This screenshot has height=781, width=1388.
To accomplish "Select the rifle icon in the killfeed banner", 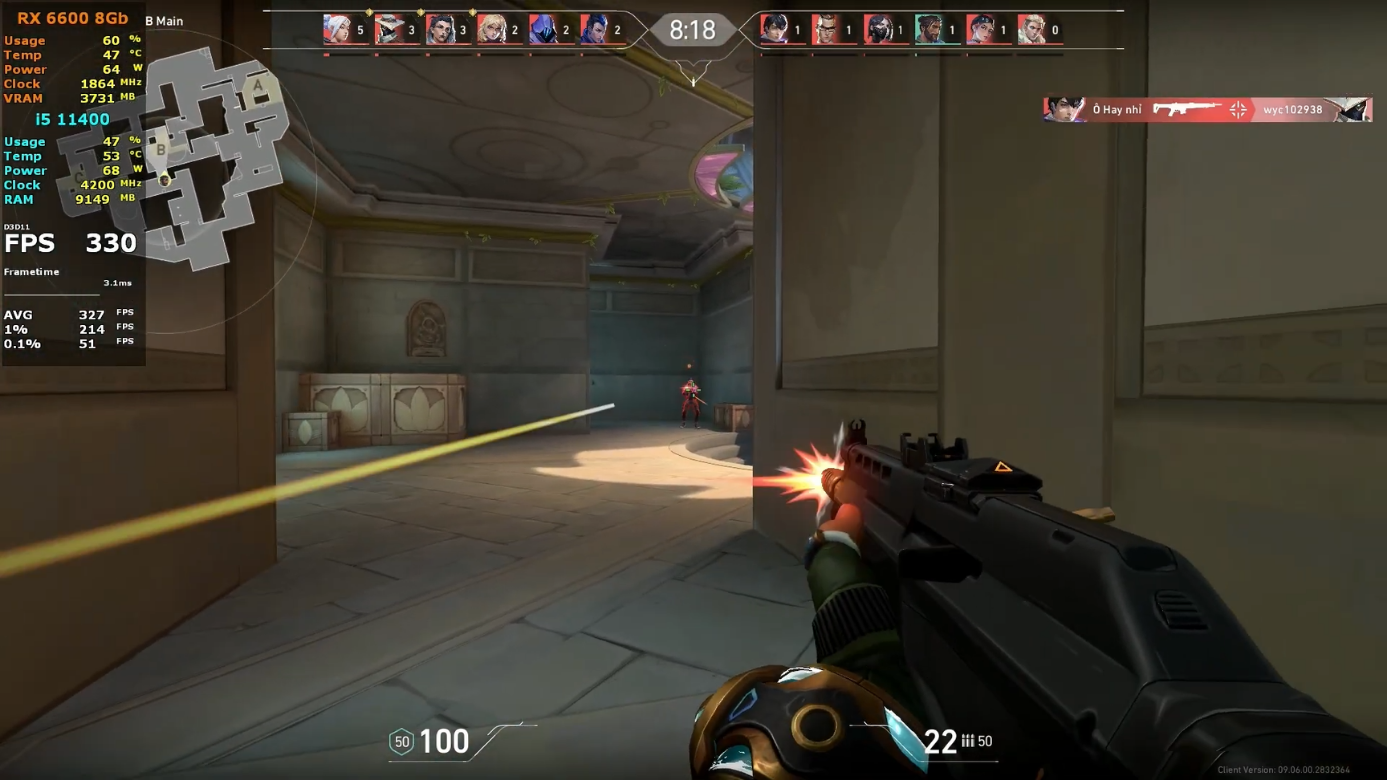I will click(1185, 110).
